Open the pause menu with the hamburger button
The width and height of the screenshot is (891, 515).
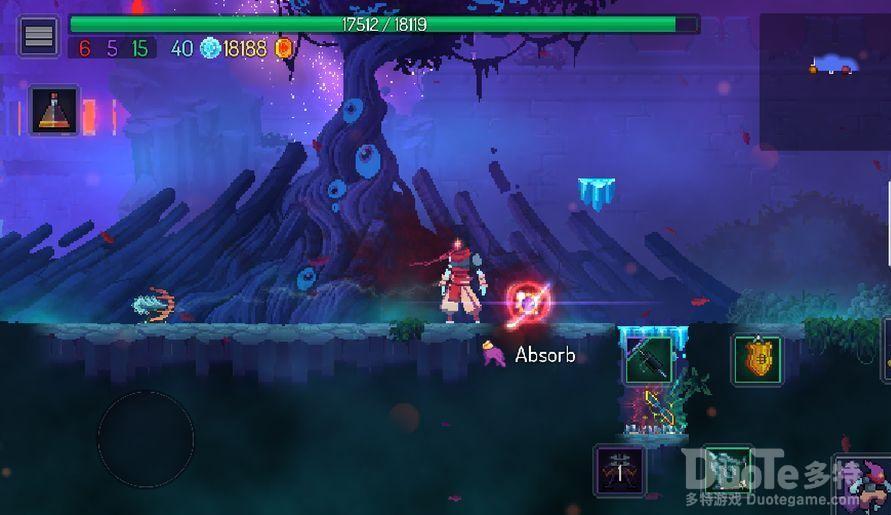[x=39, y=37]
